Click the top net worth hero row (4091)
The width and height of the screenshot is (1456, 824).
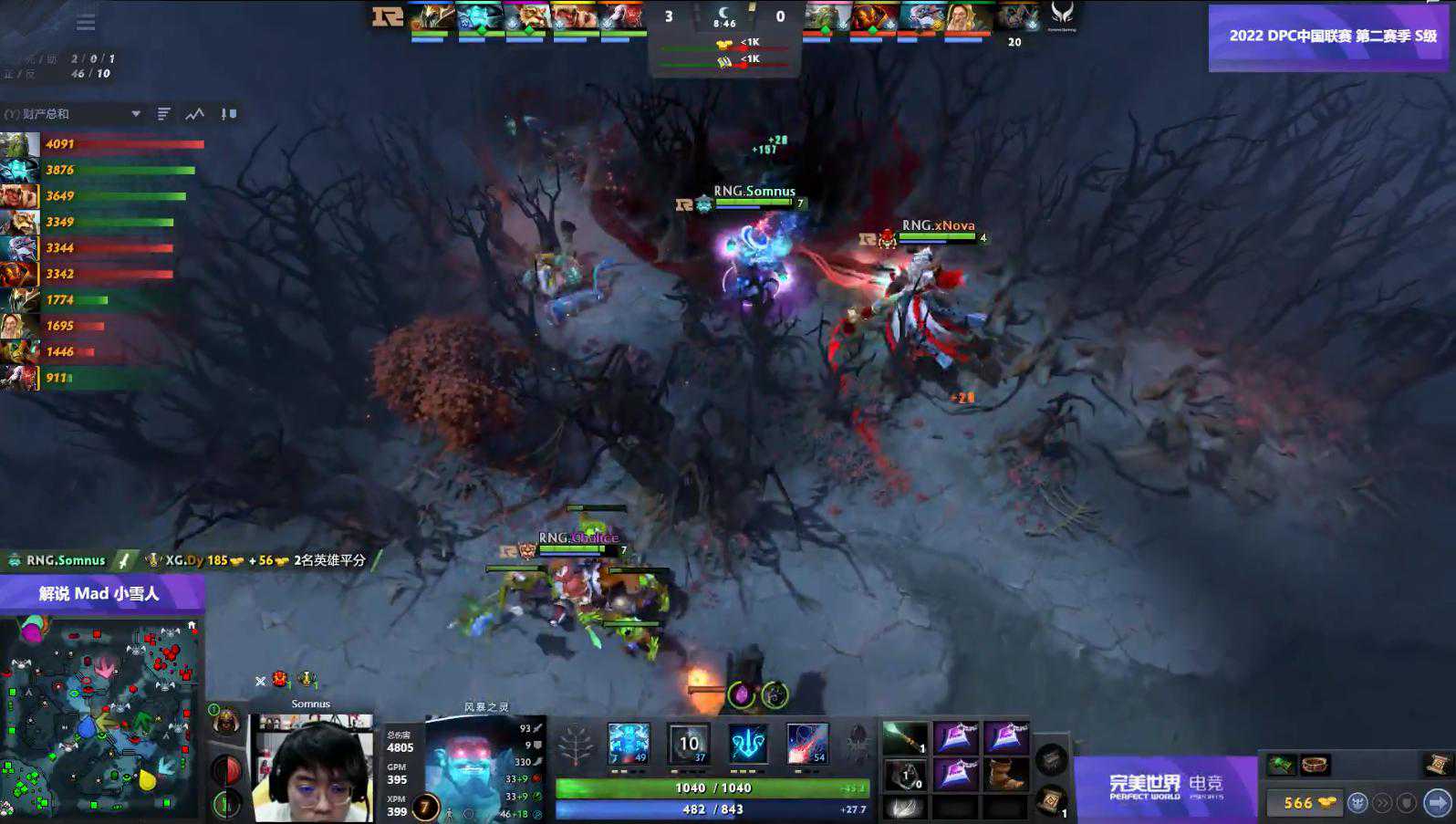(x=102, y=144)
